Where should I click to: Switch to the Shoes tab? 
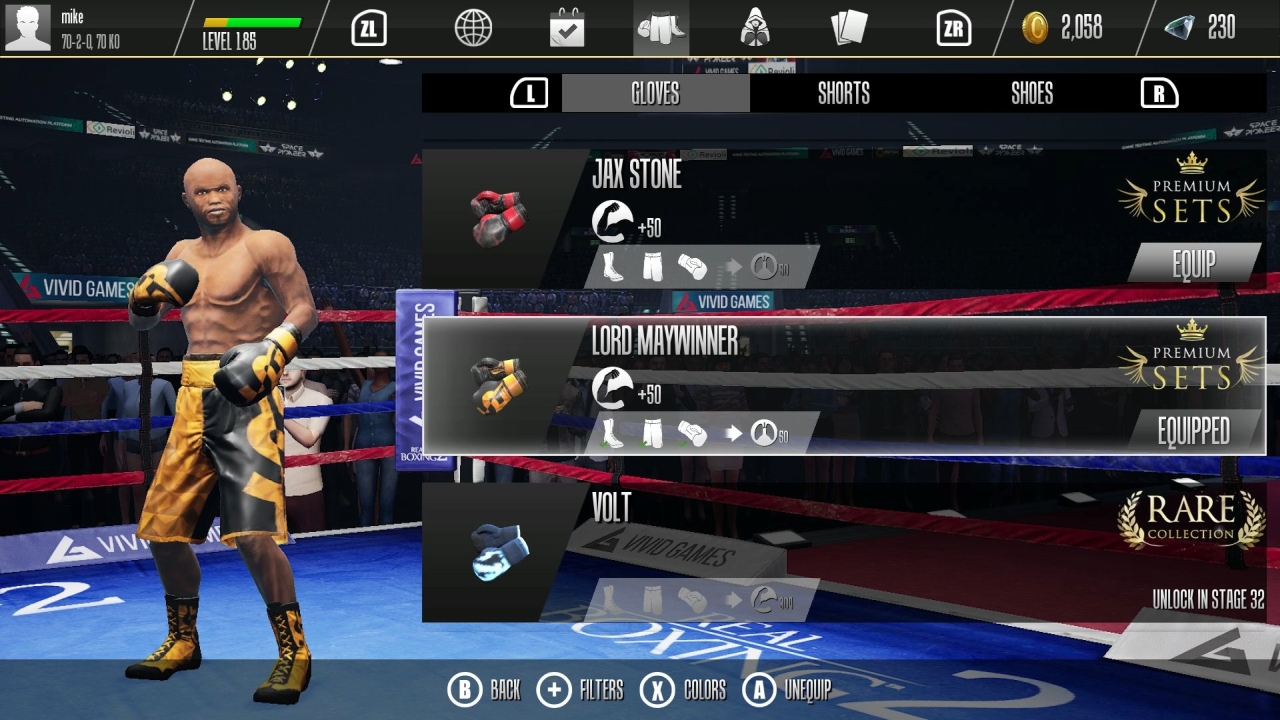(x=1030, y=93)
